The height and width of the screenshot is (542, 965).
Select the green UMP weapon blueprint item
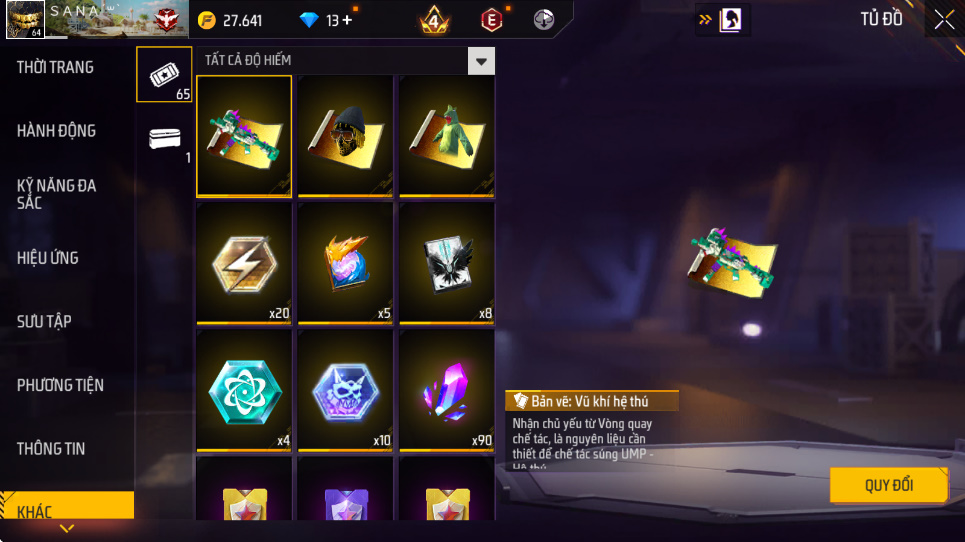(x=244, y=136)
